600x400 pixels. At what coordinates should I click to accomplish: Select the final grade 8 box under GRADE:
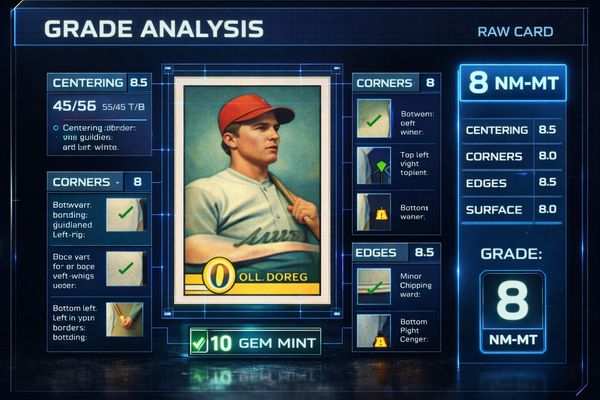(x=512, y=311)
